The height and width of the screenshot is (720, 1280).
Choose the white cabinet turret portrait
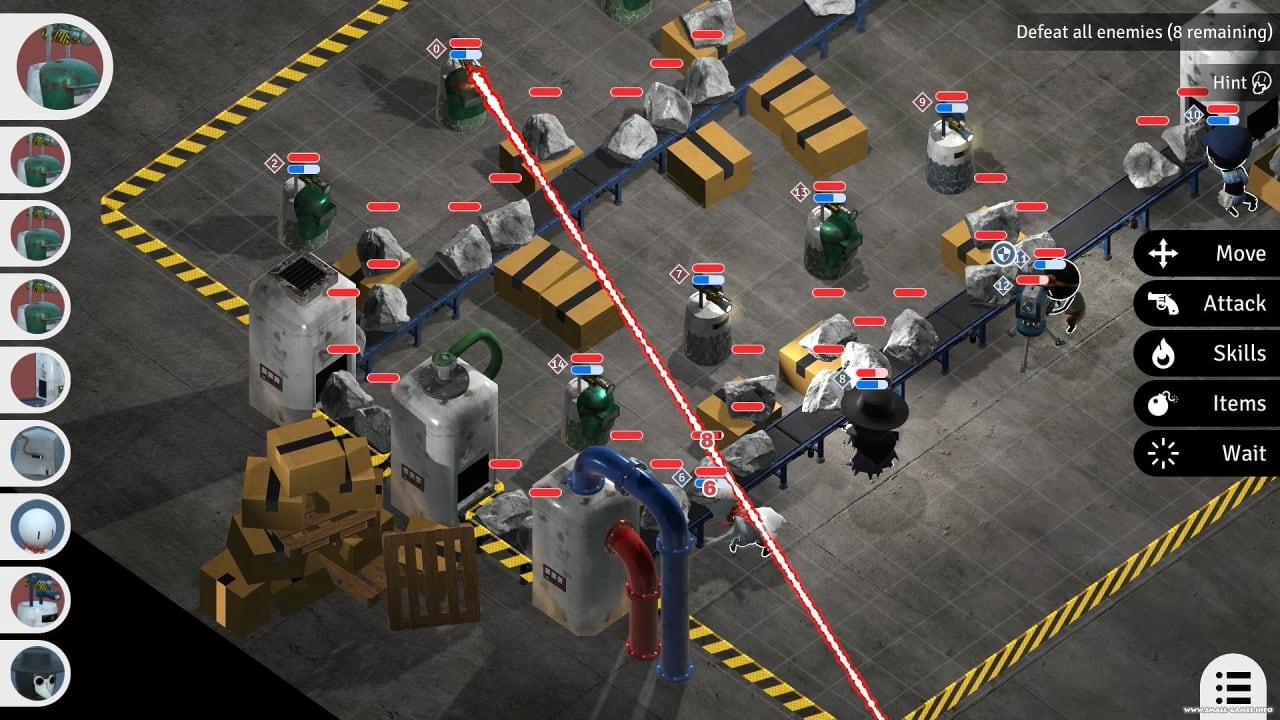[40, 380]
